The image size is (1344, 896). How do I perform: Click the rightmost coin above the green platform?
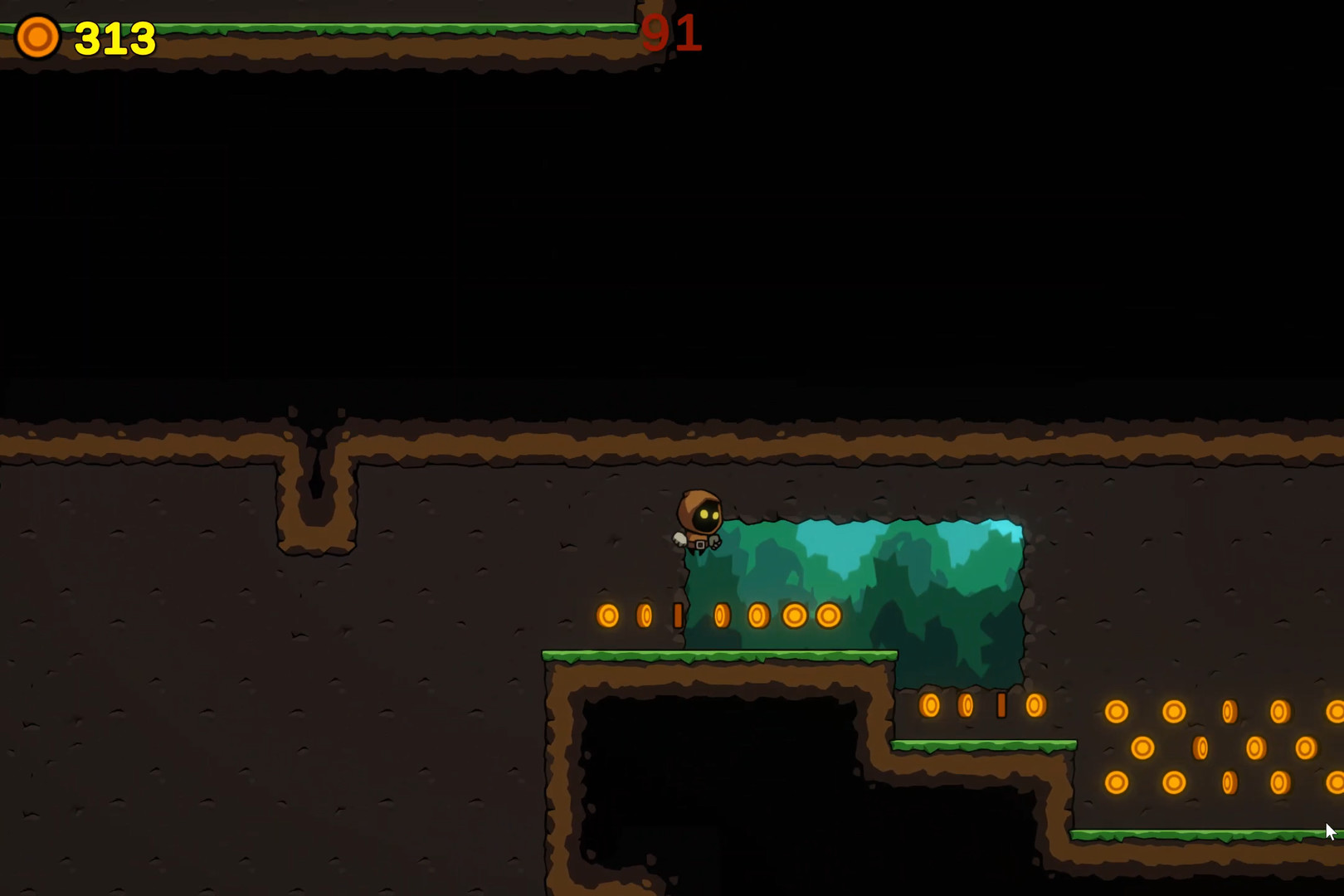tap(828, 614)
